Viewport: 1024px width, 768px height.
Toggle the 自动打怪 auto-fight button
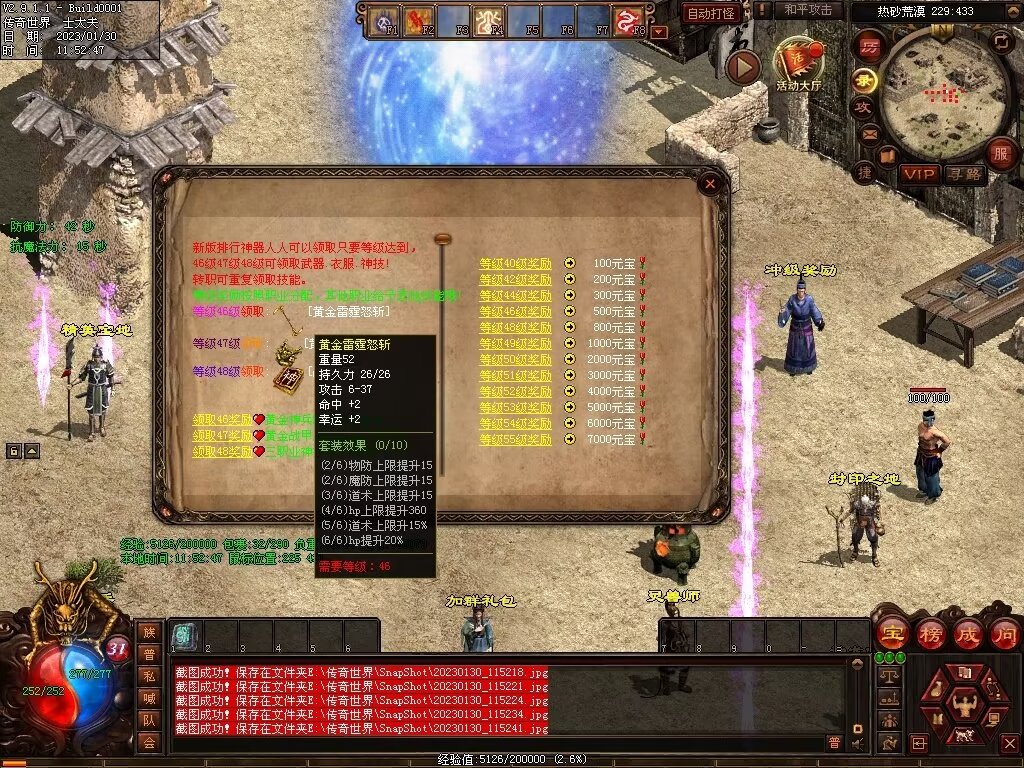(711, 13)
